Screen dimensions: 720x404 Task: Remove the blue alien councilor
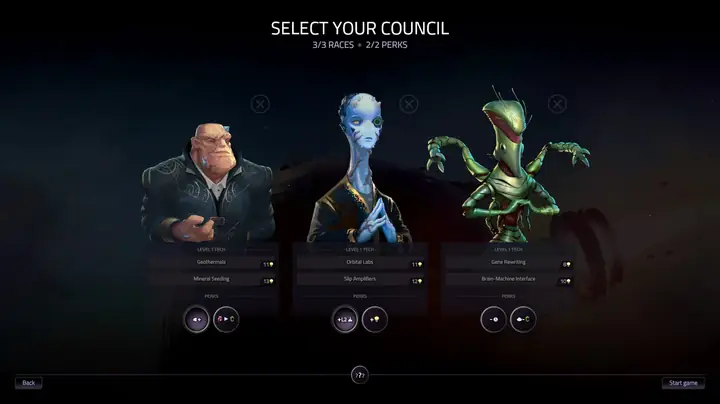click(408, 103)
